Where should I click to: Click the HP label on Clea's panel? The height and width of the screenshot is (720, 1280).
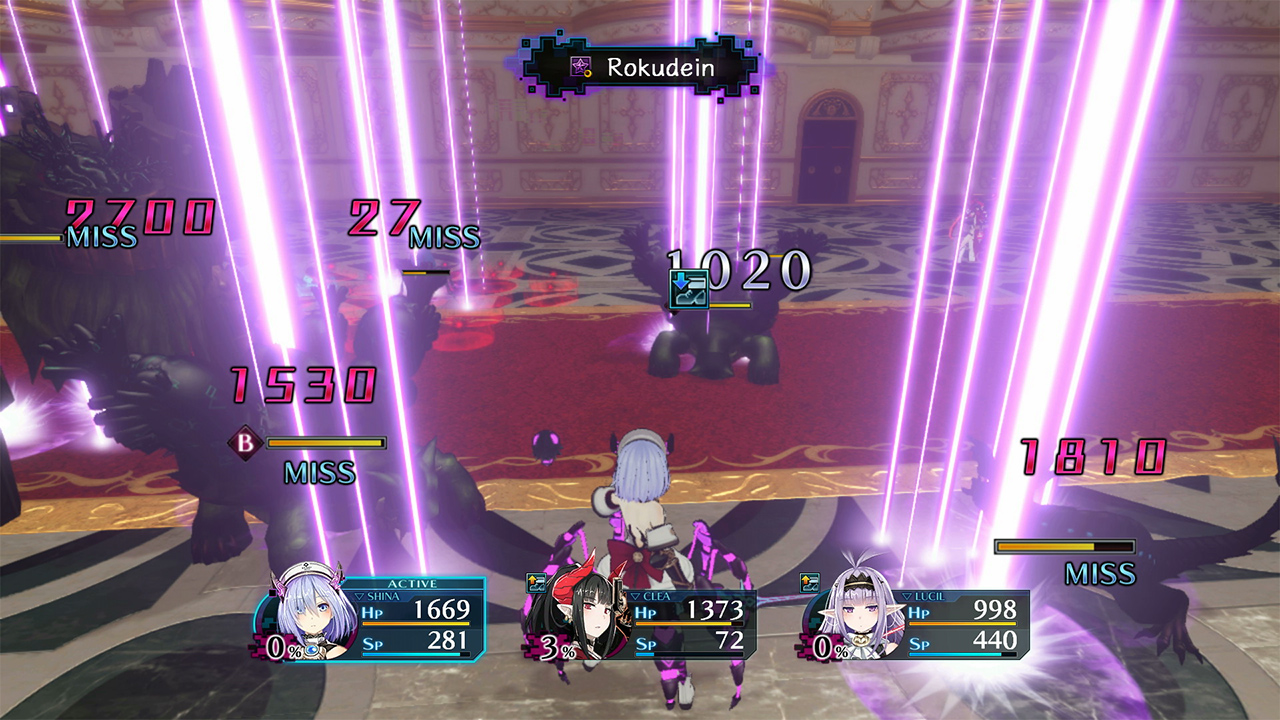pyautogui.click(x=647, y=613)
